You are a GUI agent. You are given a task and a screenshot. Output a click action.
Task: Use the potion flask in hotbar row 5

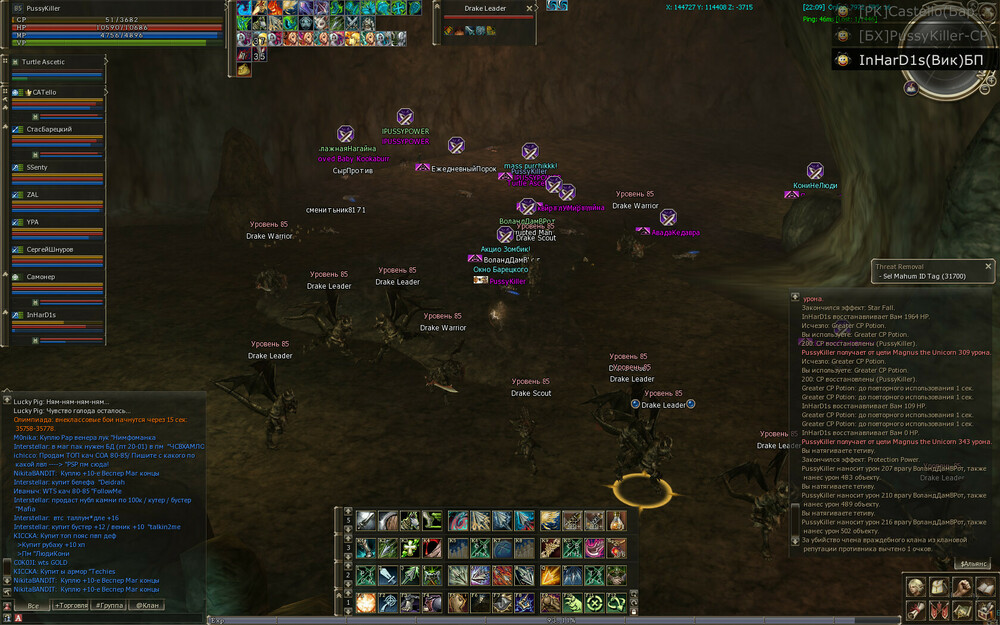615,520
